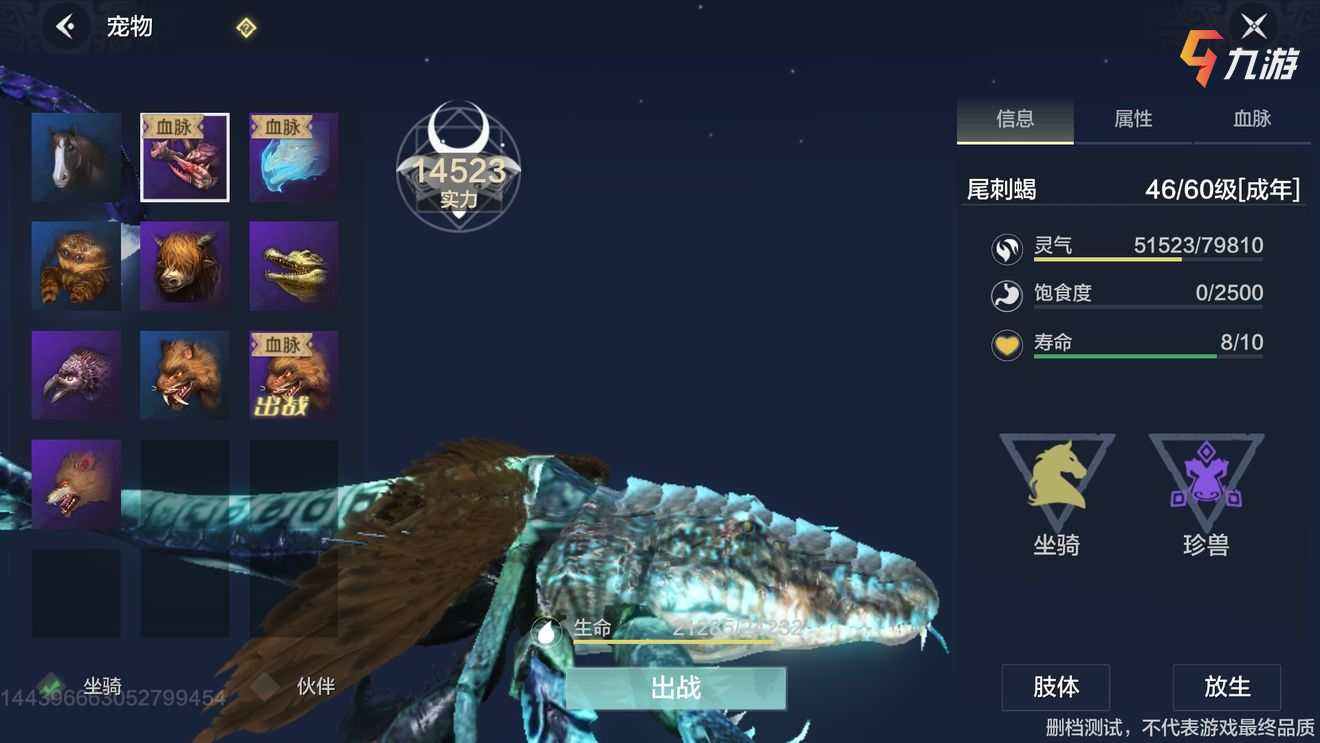Pick the blue glowing beast portrait
This screenshot has width=1320, height=743.
[293, 157]
